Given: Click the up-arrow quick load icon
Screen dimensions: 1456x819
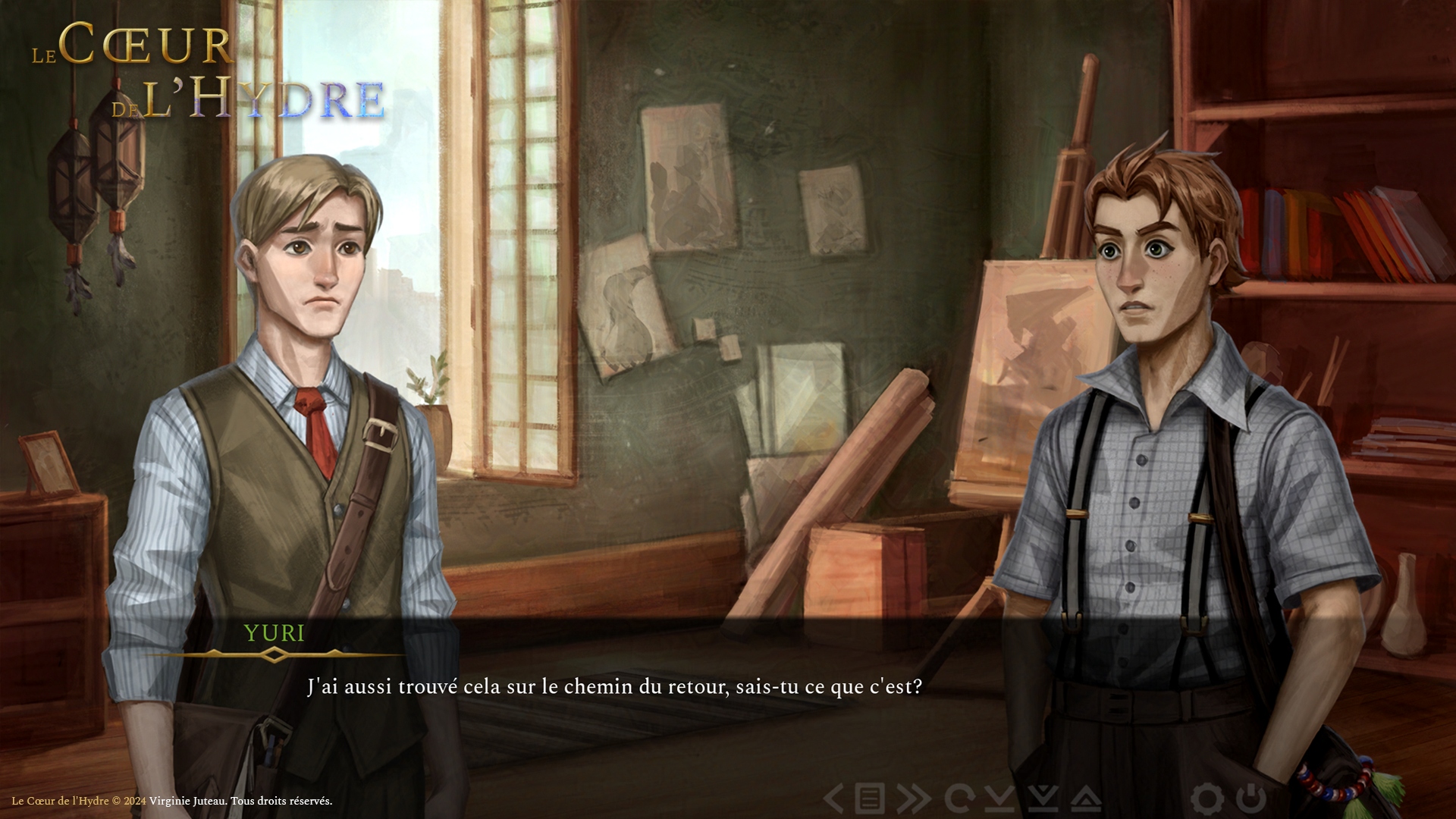Looking at the screenshot, I should (1086, 799).
